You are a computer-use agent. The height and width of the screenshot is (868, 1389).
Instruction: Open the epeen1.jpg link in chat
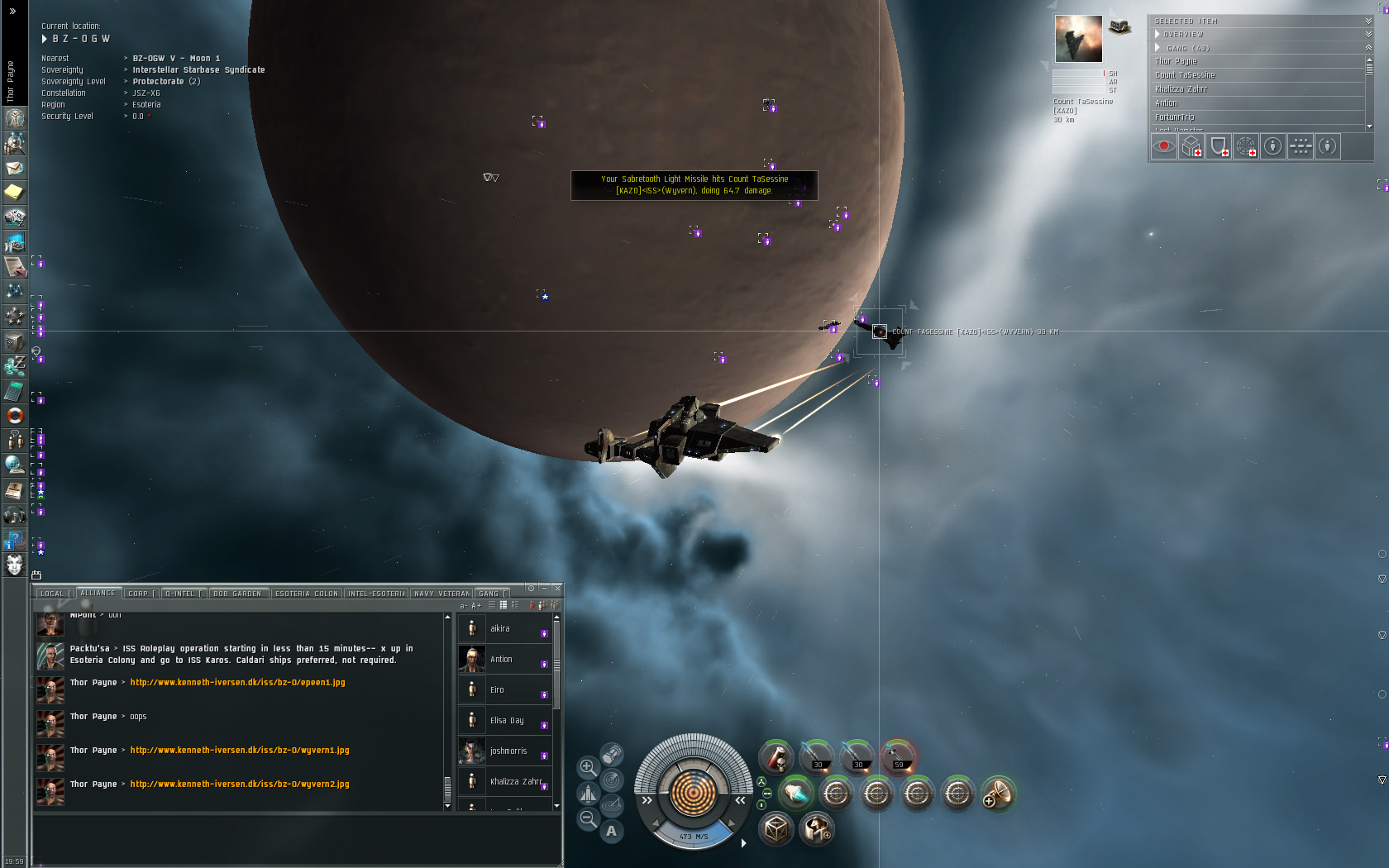tap(237, 683)
